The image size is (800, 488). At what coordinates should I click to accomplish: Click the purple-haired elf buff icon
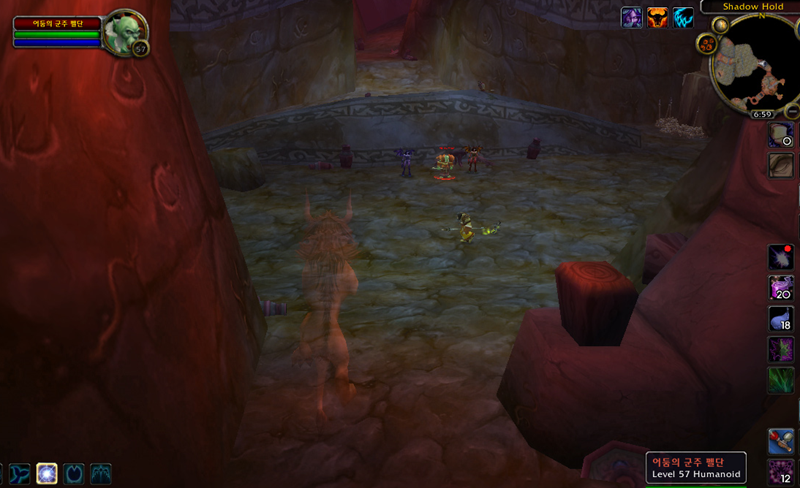[x=632, y=17]
